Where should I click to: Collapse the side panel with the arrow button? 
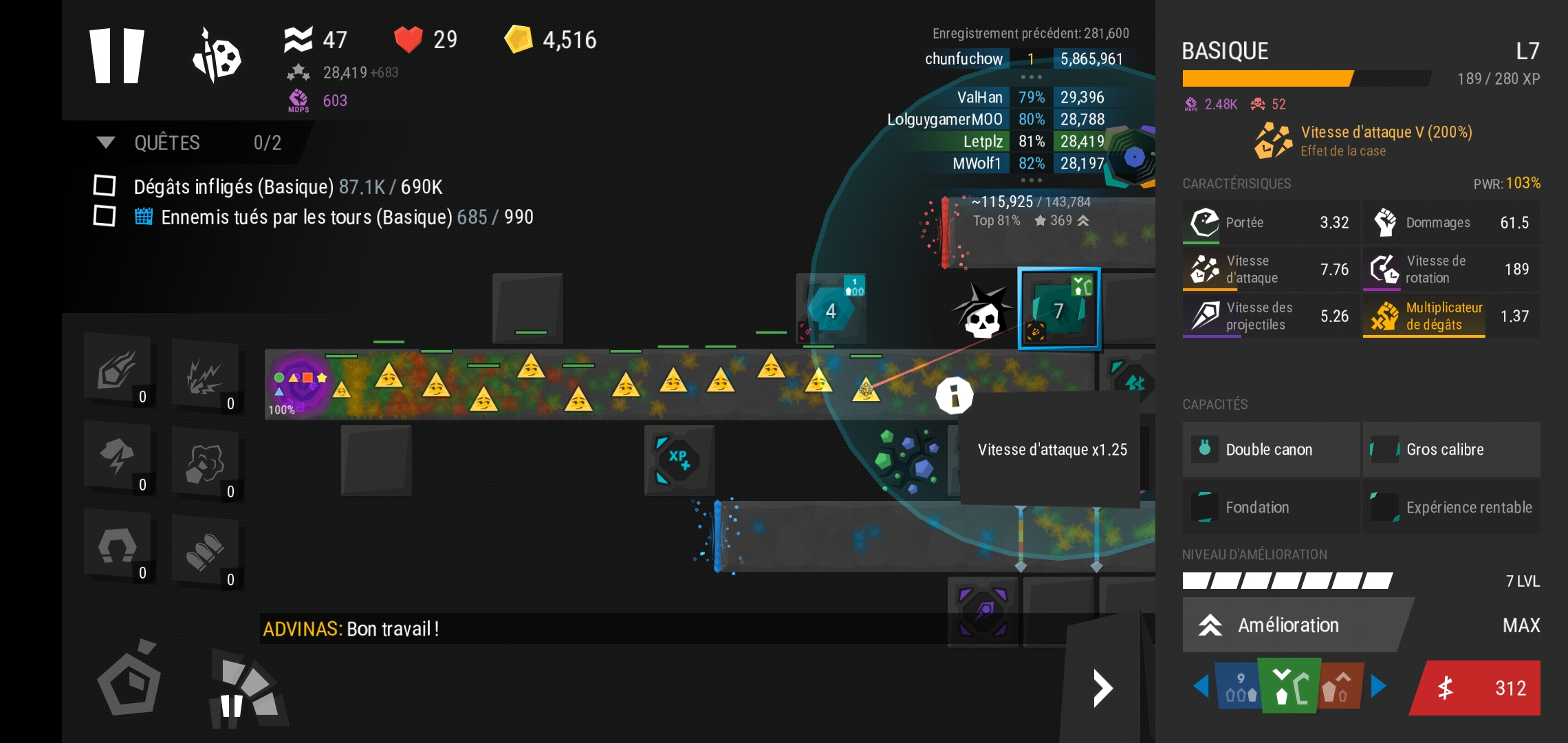[x=1102, y=688]
